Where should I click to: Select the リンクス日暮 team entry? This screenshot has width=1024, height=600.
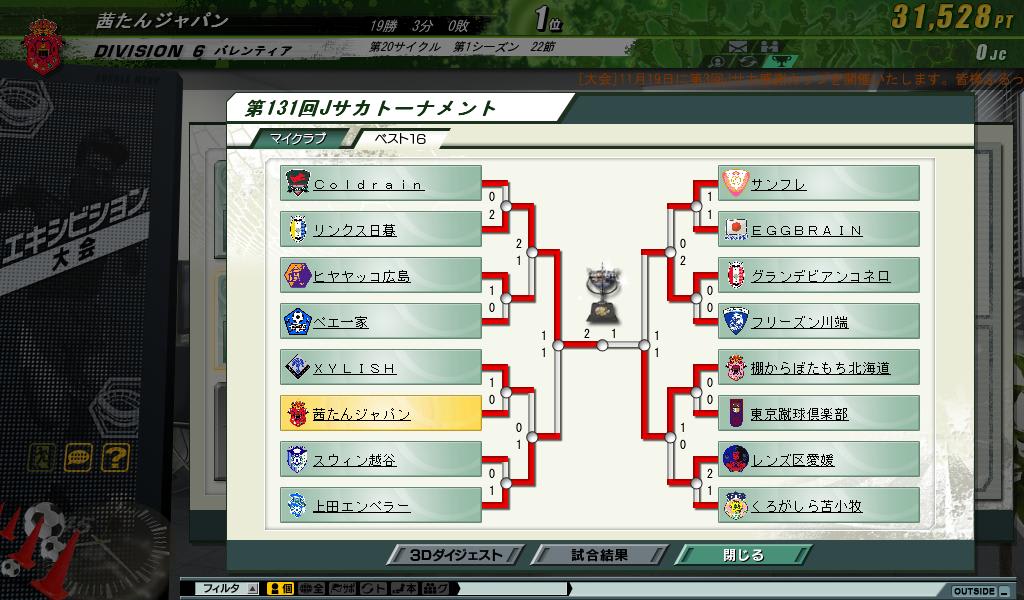click(380, 230)
